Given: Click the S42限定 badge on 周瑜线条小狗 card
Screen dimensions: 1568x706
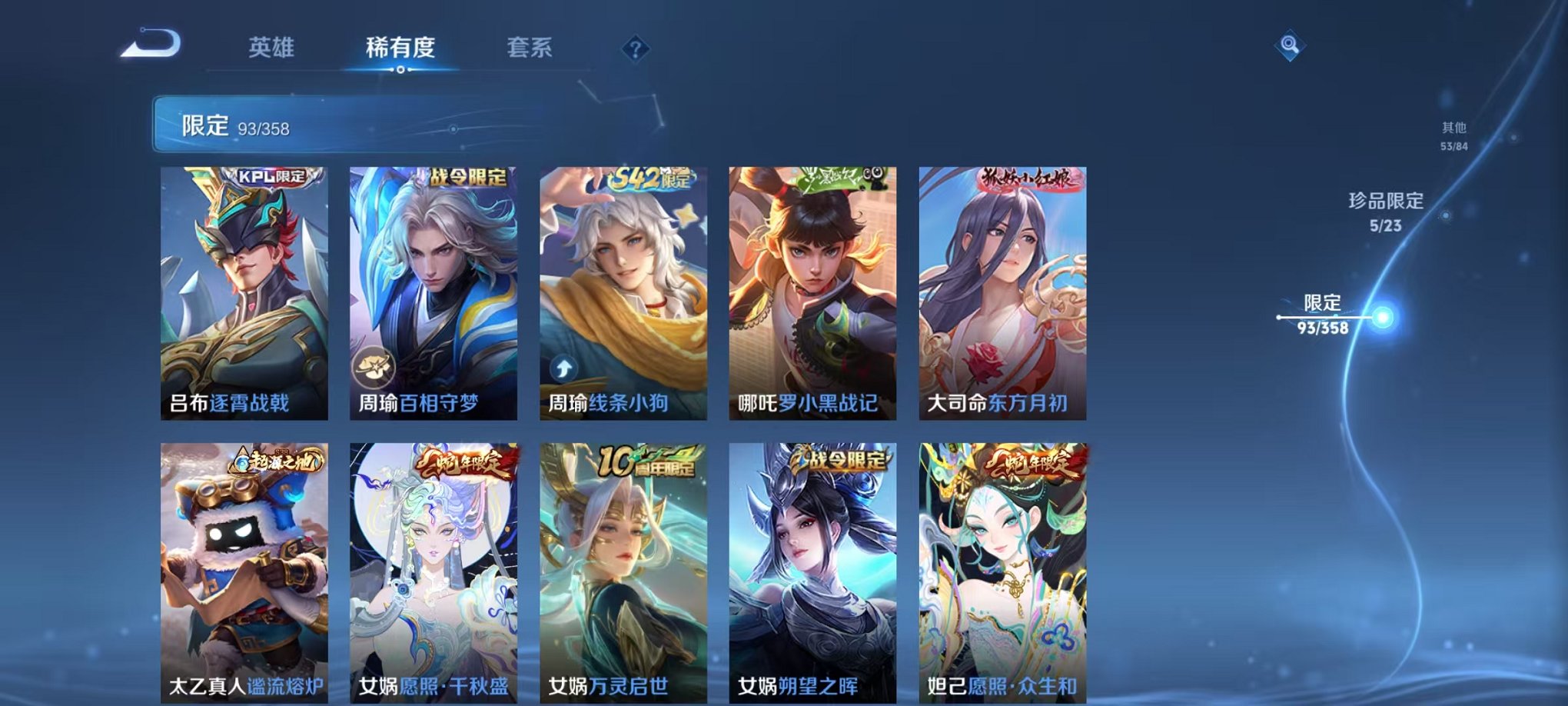Looking at the screenshot, I should point(652,176).
